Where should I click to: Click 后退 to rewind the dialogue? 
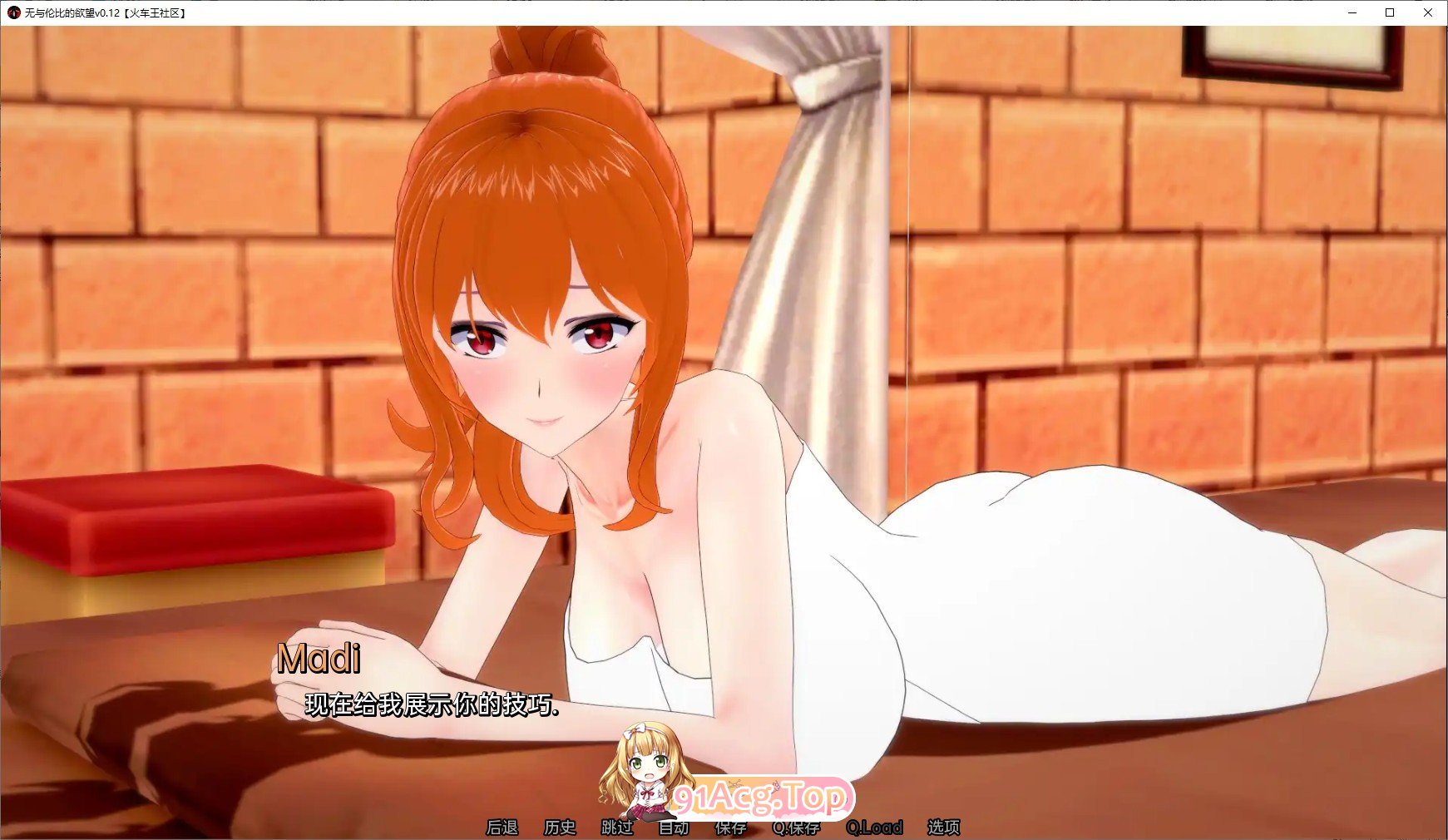click(x=504, y=828)
